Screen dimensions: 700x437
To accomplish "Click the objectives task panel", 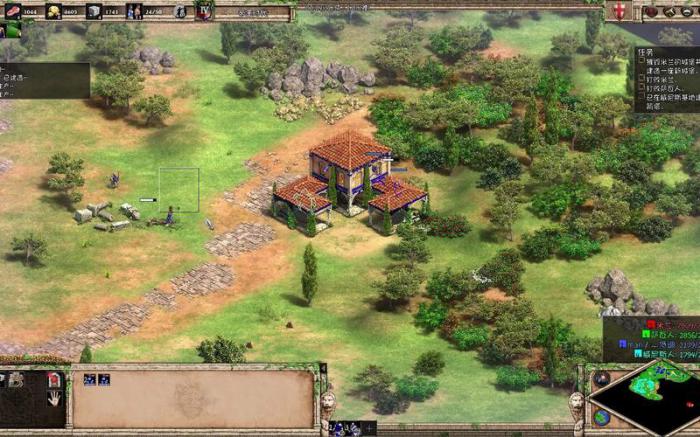I will pos(663,84).
